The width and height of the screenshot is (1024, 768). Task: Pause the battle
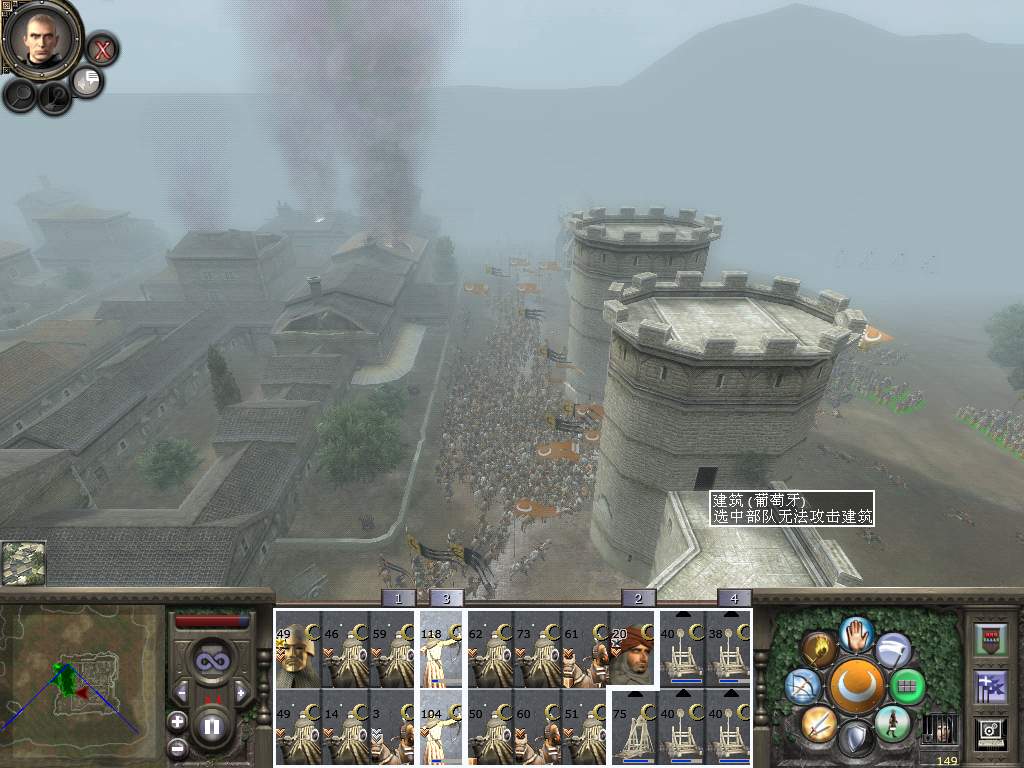[x=212, y=726]
